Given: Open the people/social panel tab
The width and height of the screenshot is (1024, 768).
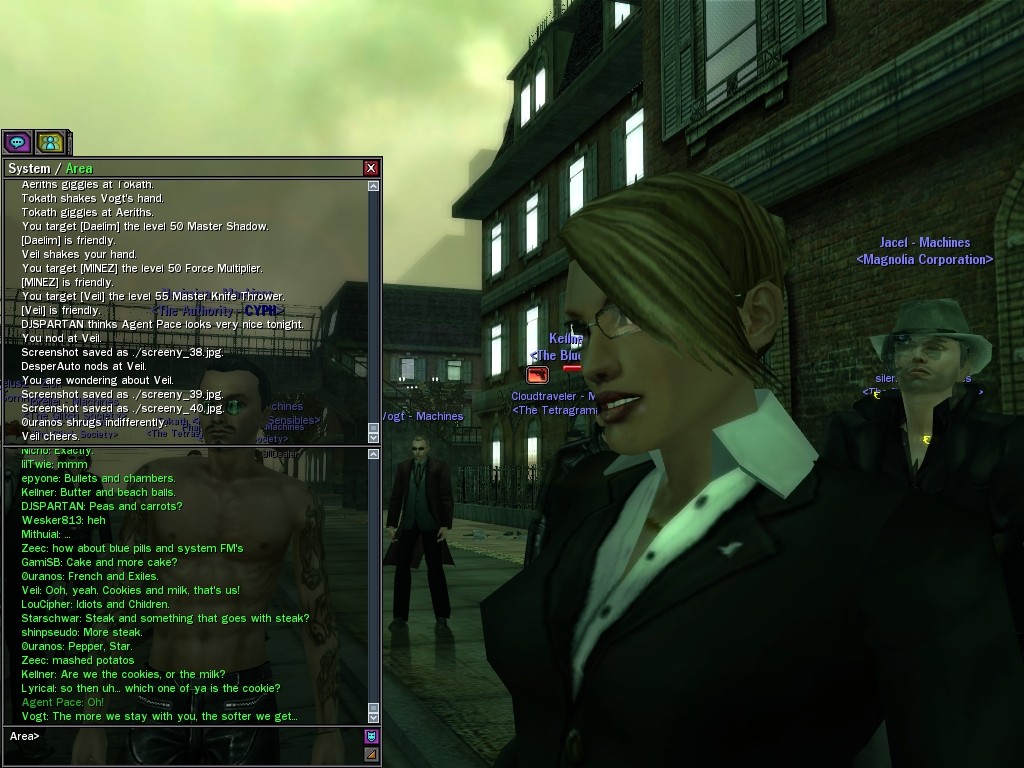Looking at the screenshot, I should click(x=50, y=143).
